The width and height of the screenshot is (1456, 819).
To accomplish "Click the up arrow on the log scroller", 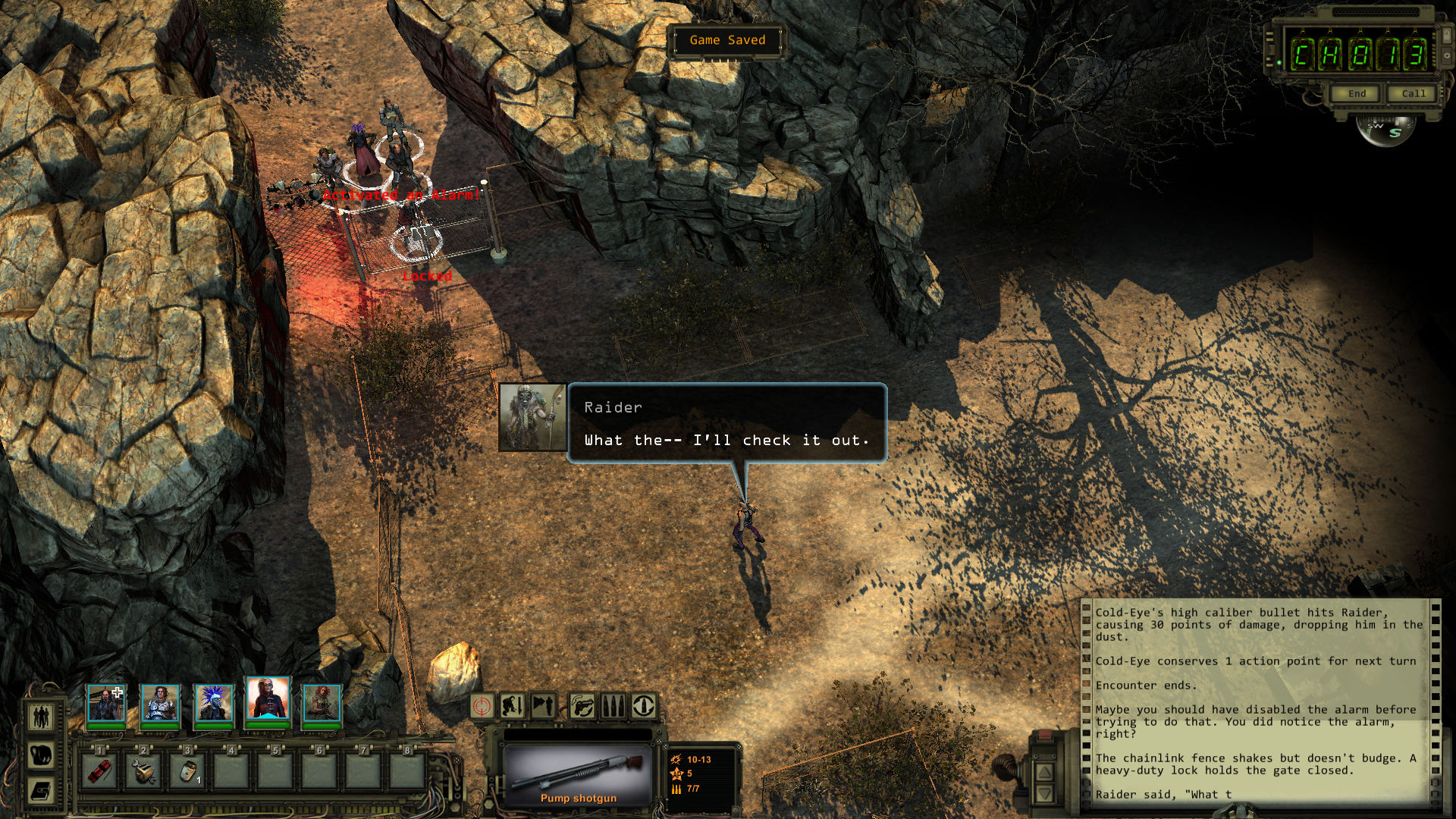I will tap(1044, 771).
